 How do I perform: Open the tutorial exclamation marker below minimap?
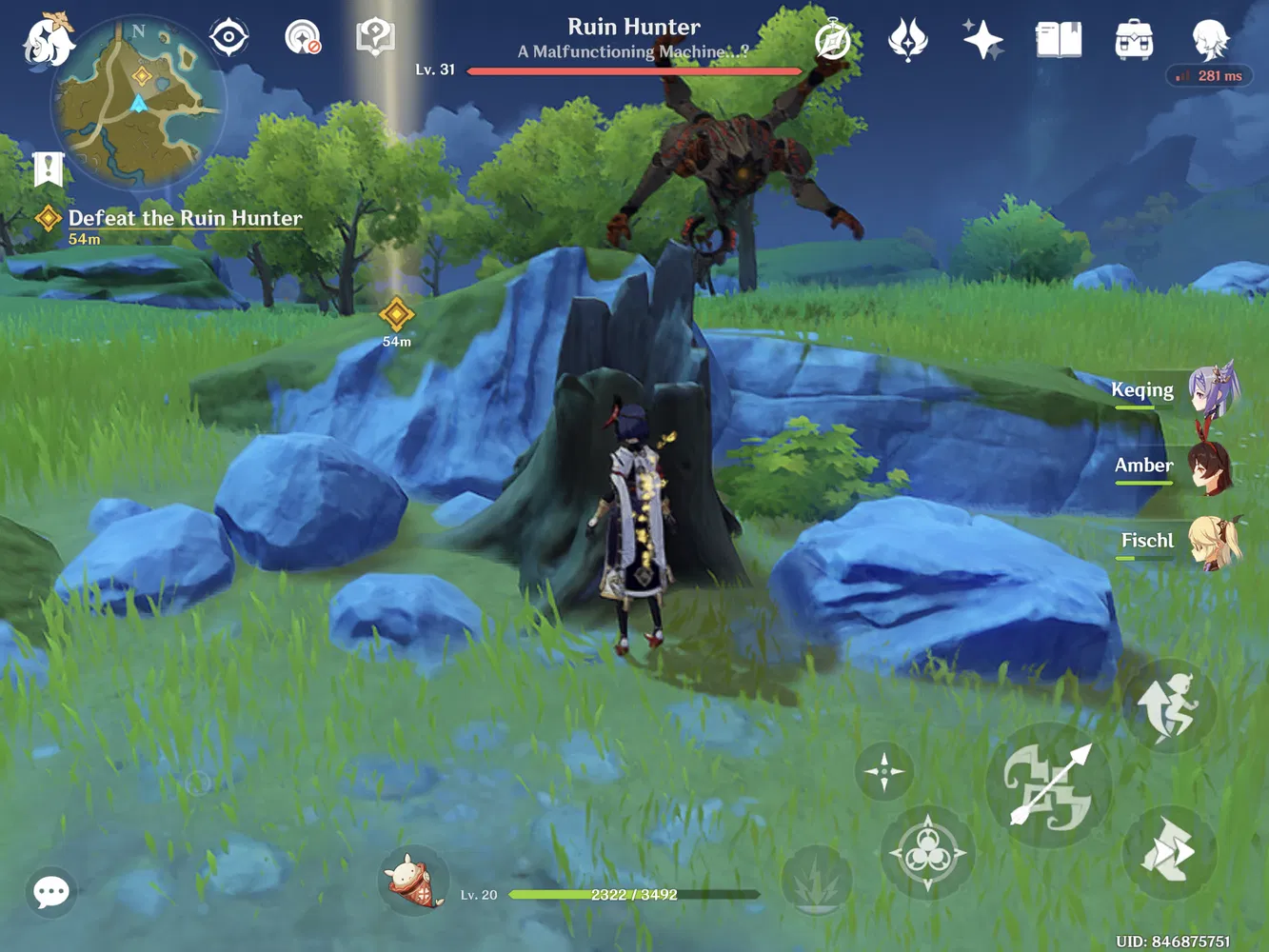pyautogui.click(x=48, y=168)
